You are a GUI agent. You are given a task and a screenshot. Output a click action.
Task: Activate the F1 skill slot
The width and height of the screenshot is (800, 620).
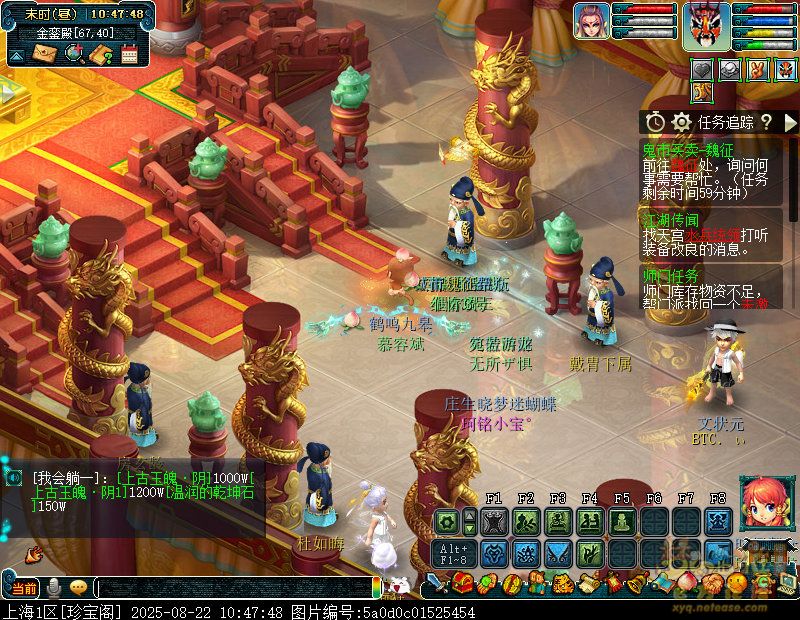point(494,521)
